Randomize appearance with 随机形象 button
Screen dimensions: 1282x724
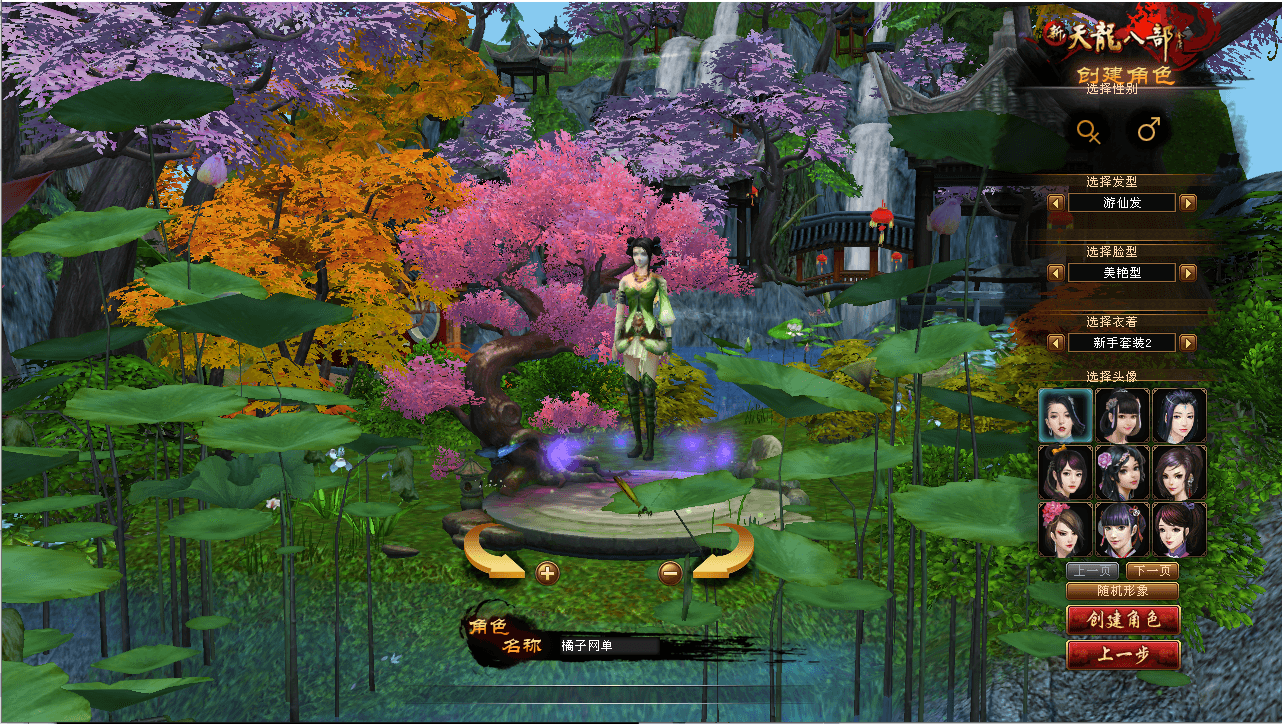1122,591
